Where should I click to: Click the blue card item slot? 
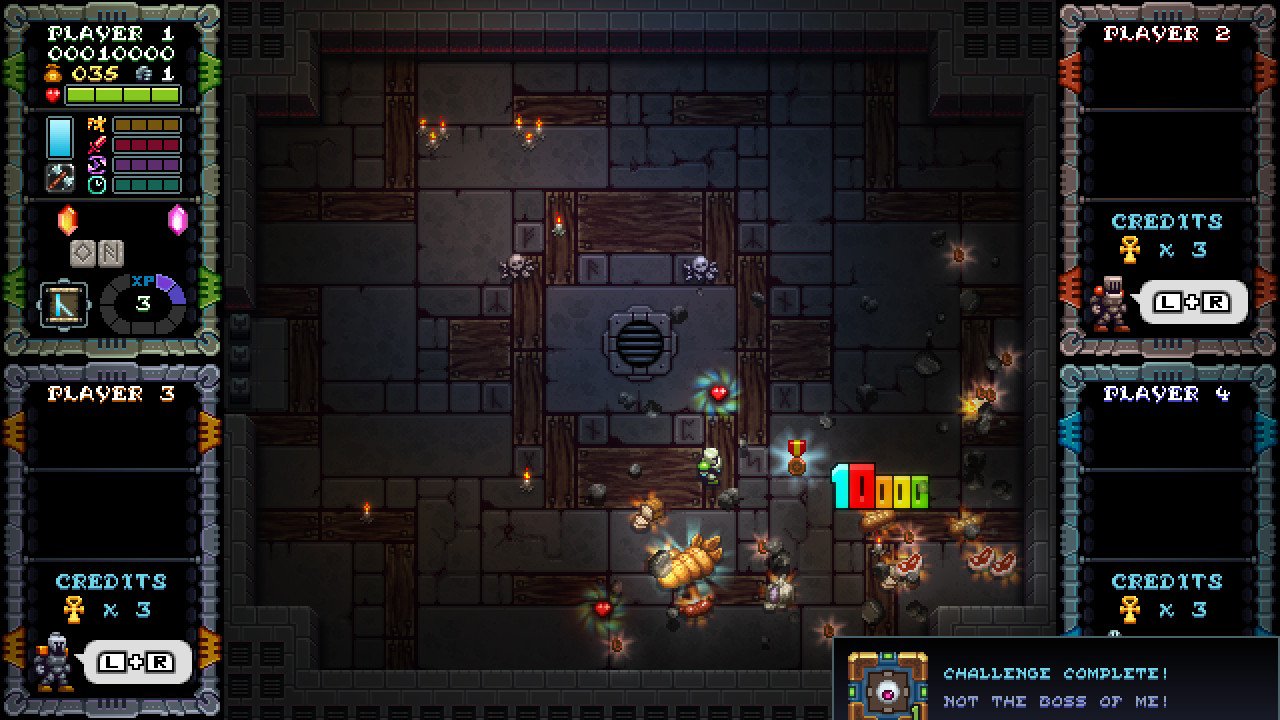pyautogui.click(x=60, y=137)
